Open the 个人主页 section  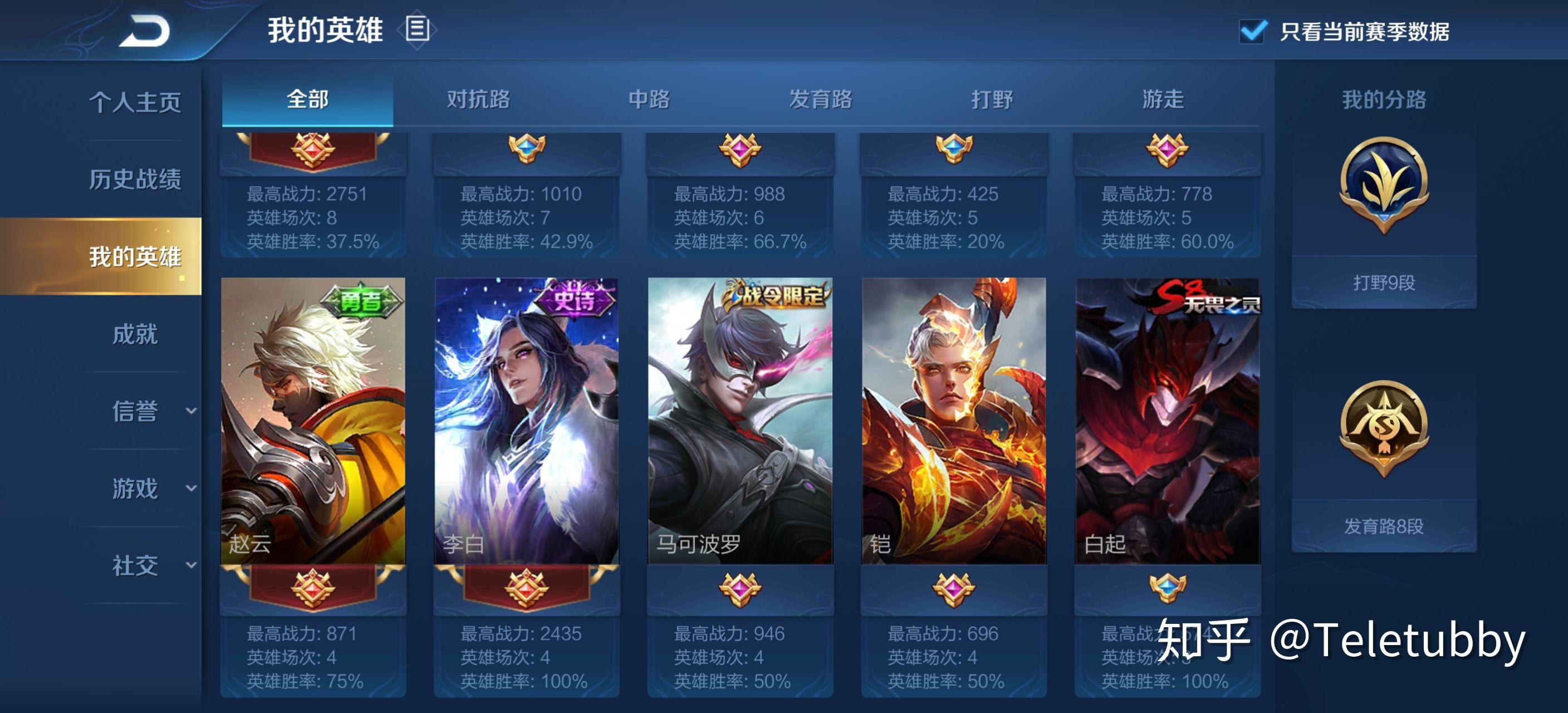click(x=135, y=102)
